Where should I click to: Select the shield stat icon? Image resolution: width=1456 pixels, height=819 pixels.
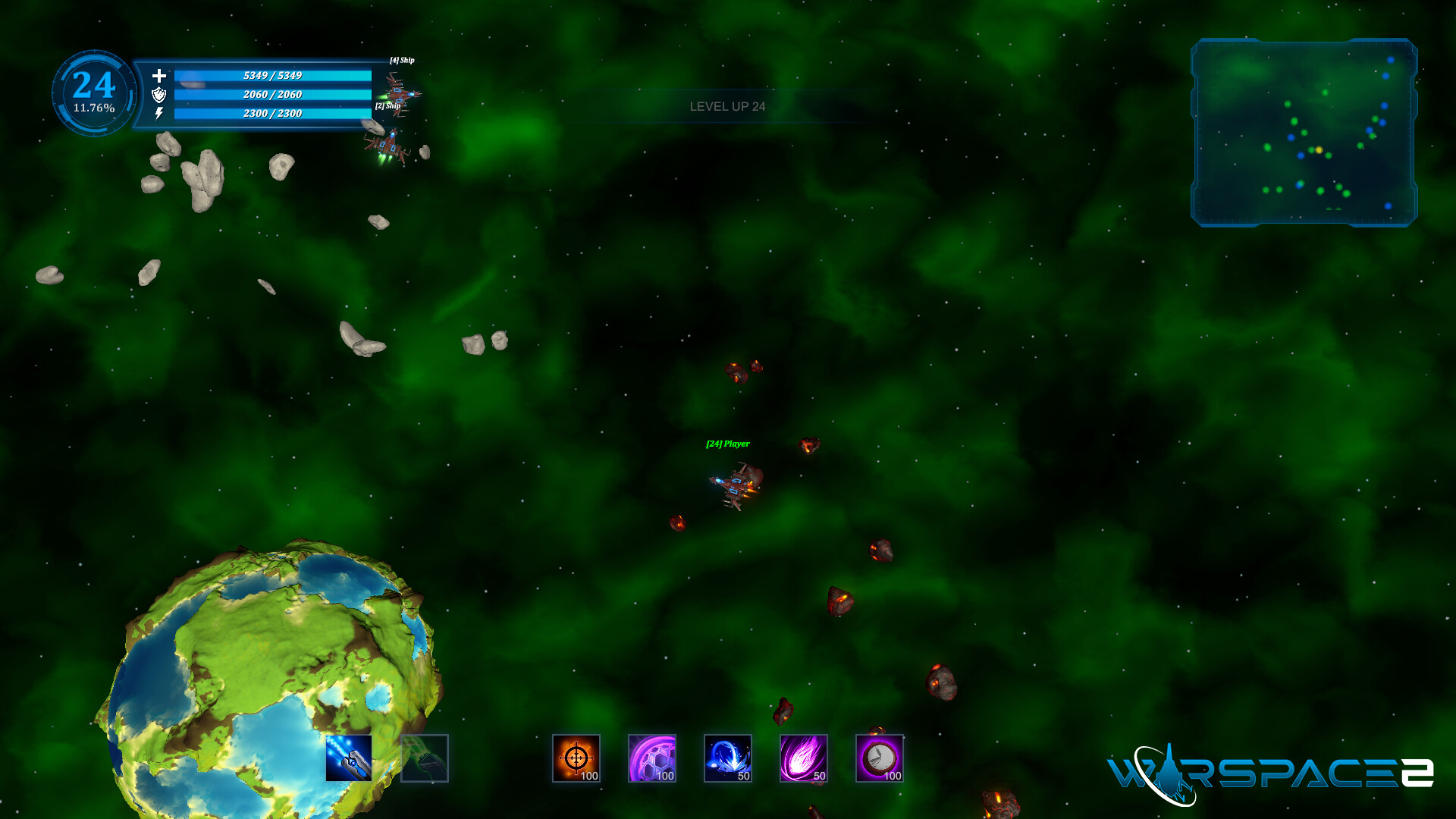tap(158, 96)
